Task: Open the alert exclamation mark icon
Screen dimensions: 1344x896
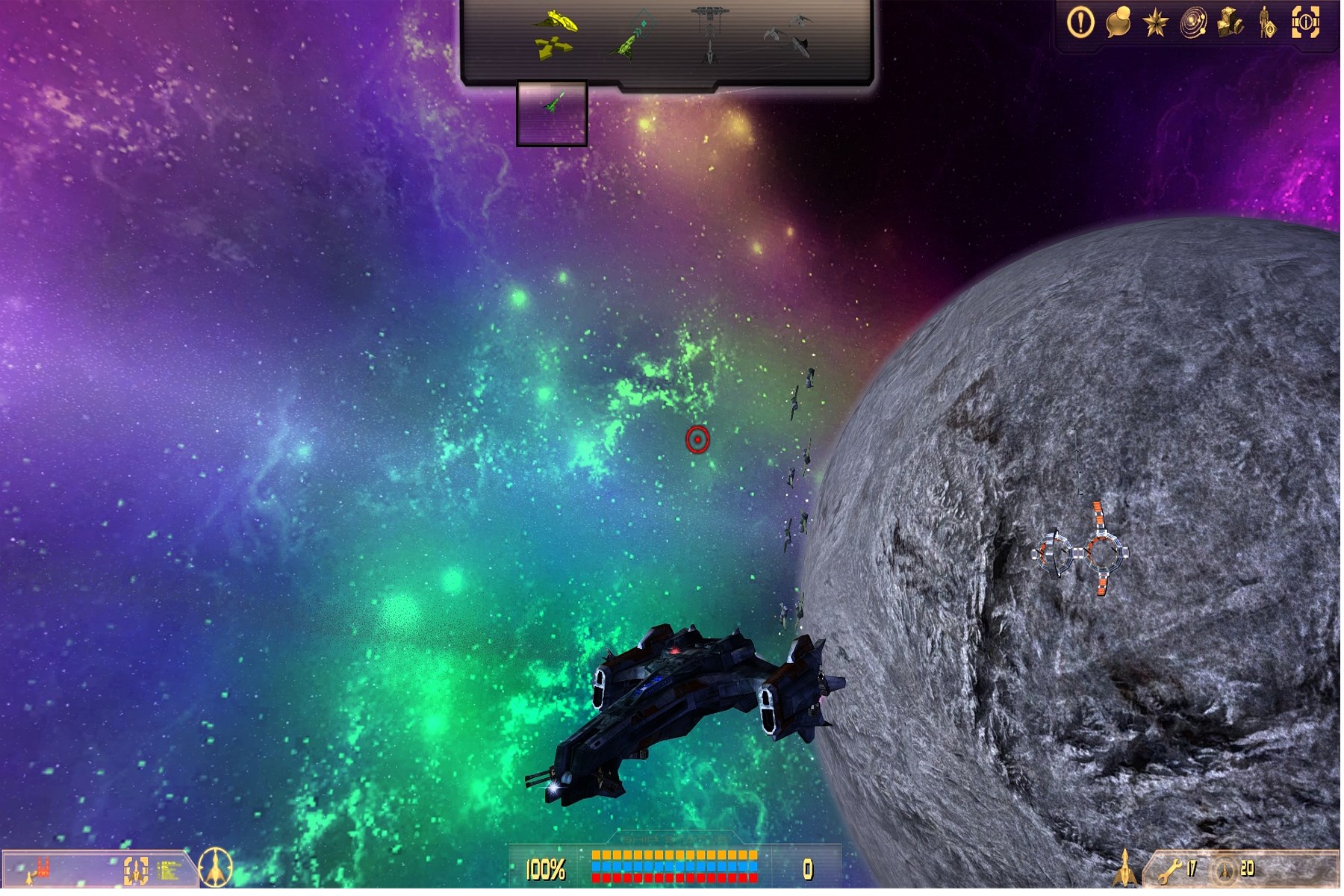Action: pos(1080,22)
